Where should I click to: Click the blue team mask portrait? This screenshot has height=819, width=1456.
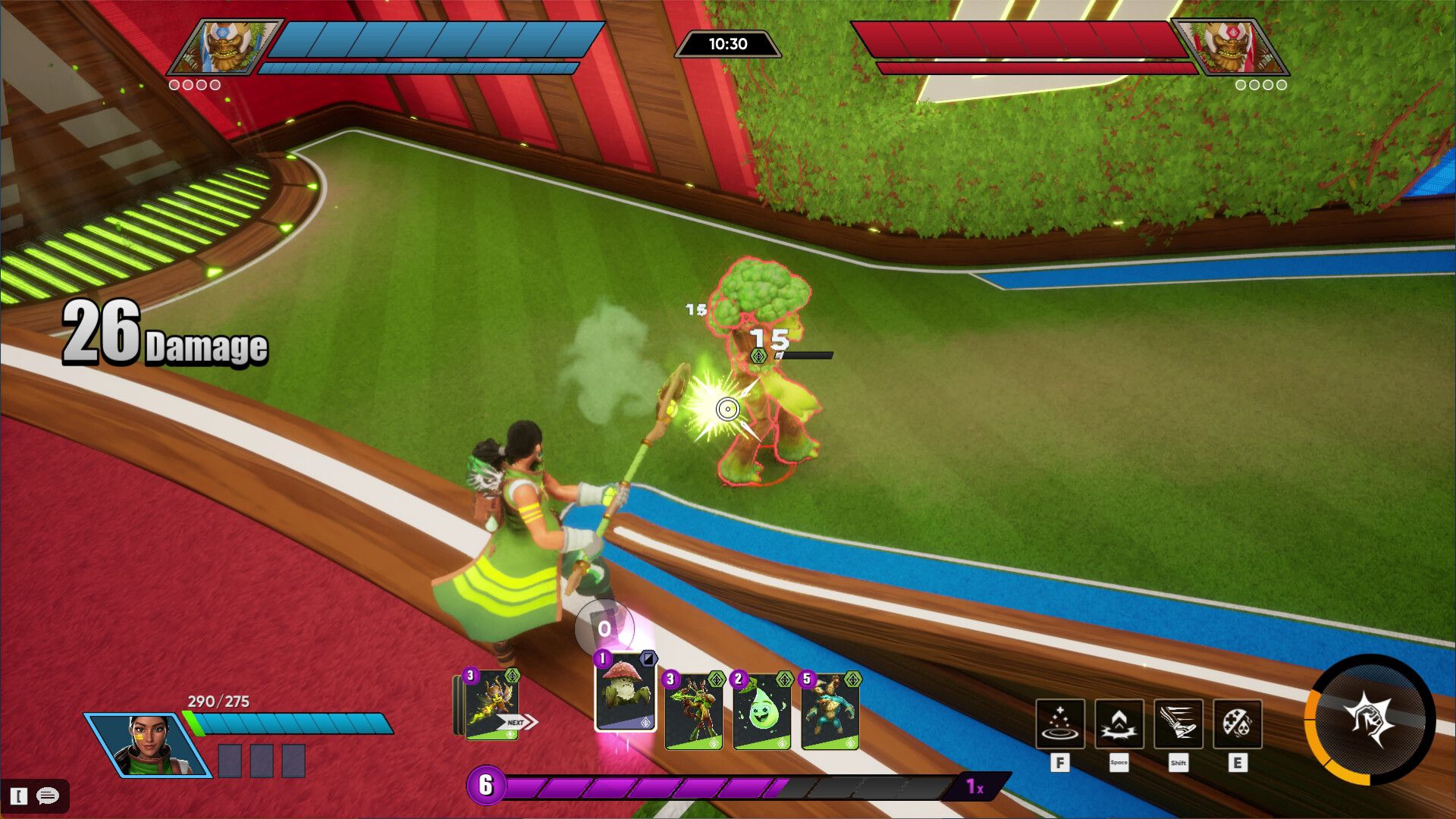coord(224,47)
